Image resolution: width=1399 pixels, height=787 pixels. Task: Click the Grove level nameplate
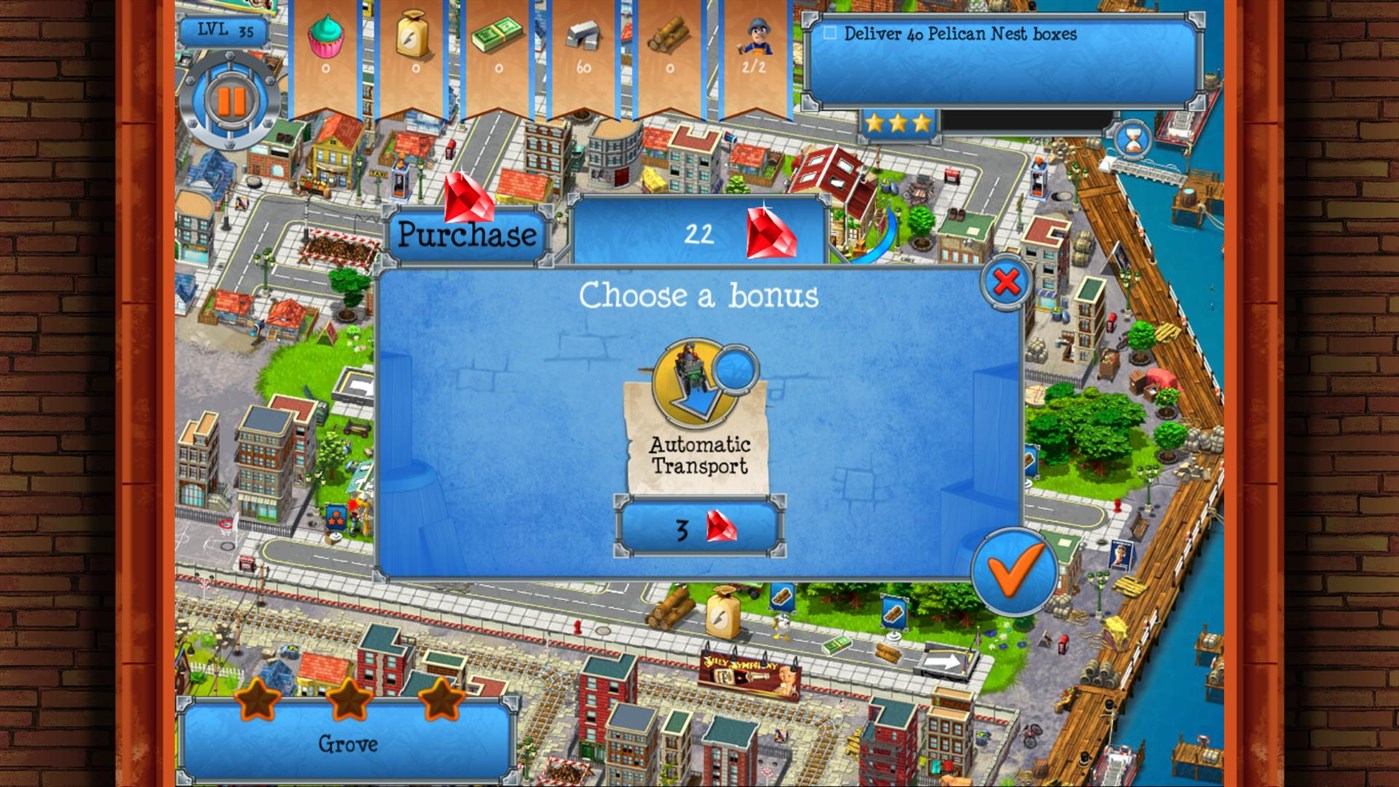pos(347,744)
